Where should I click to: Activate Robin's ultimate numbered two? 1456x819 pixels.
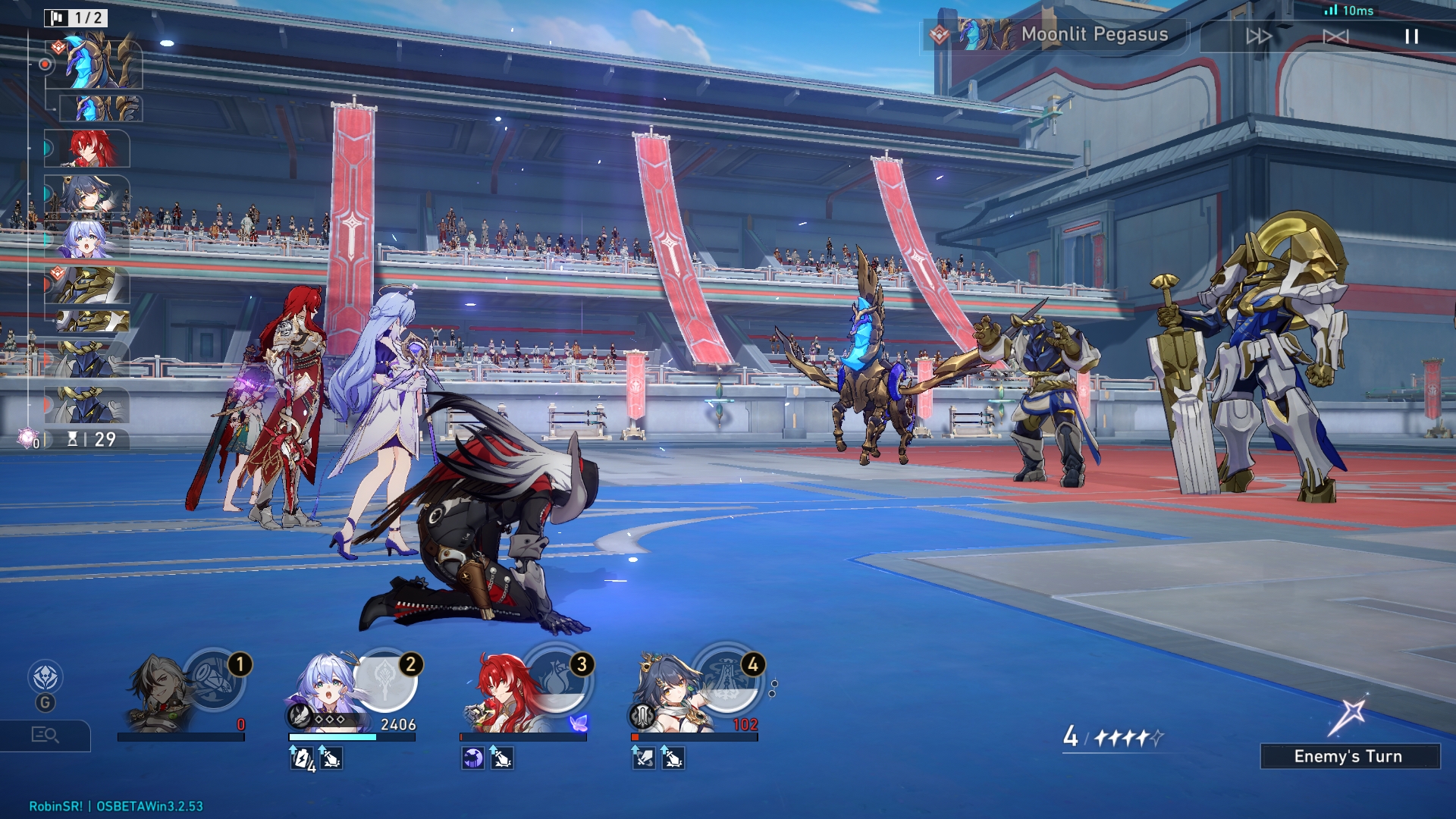(385, 679)
